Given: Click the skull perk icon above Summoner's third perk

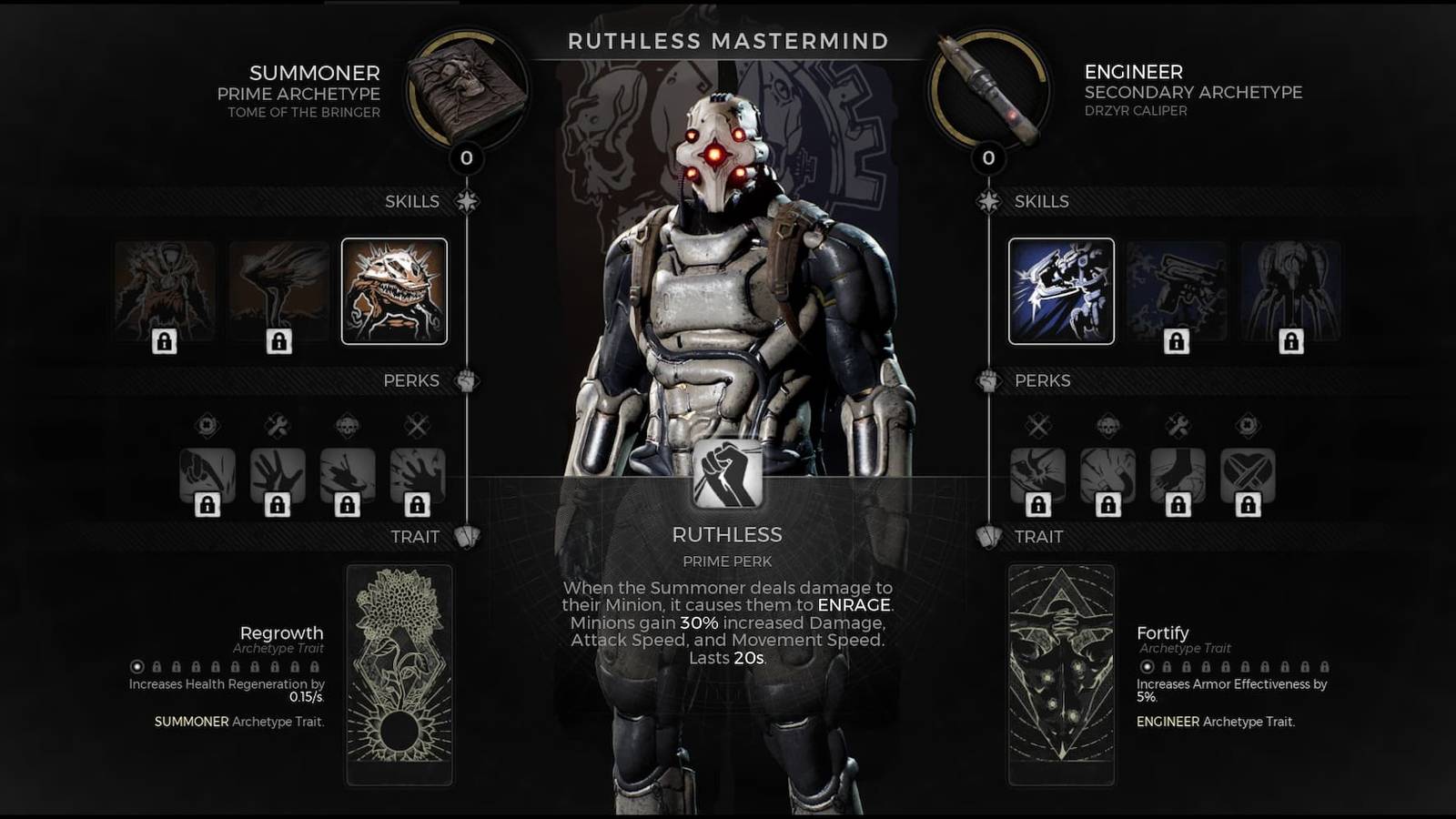Looking at the screenshot, I should [x=347, y=423].
